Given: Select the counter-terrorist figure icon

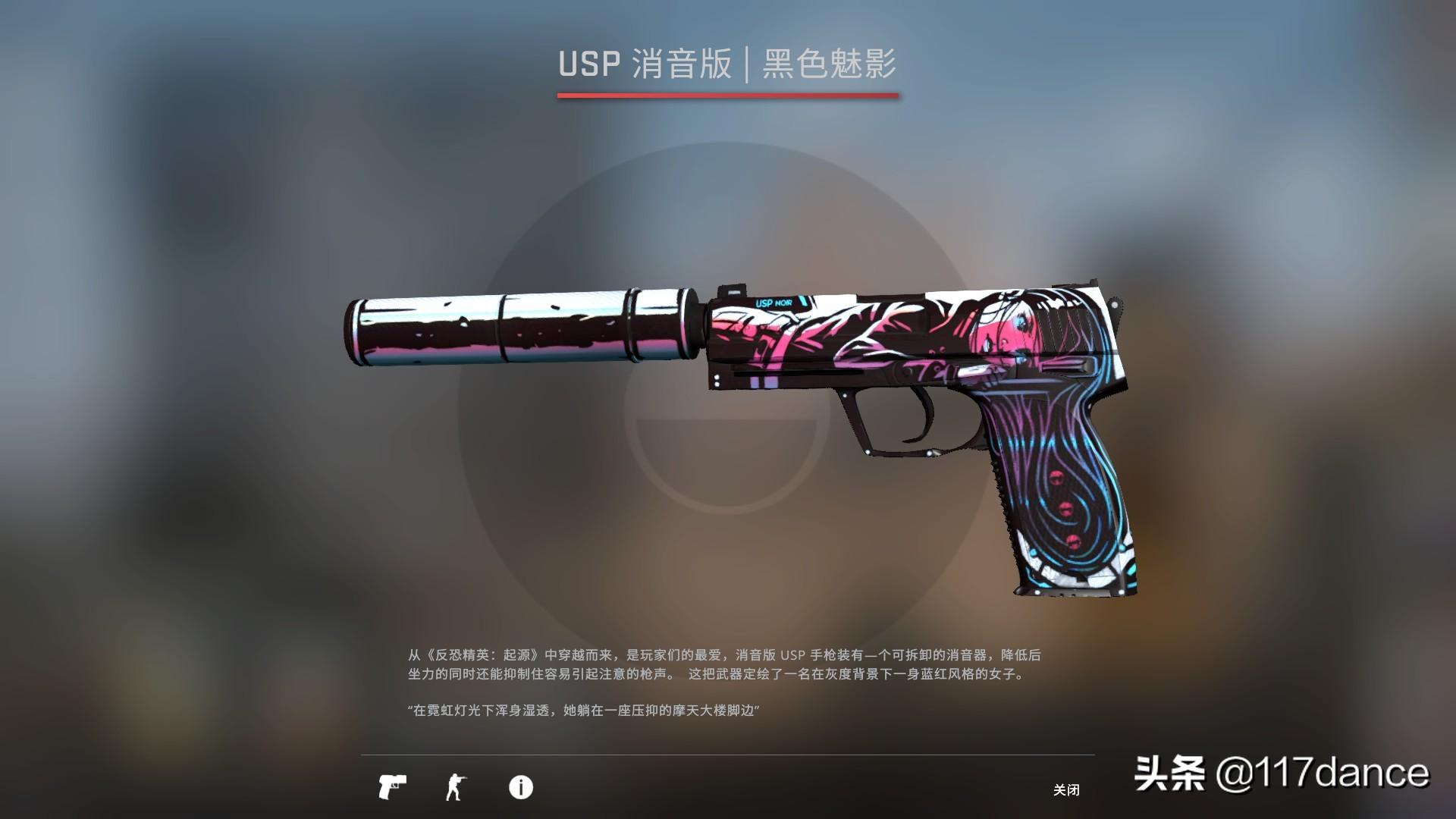Looking at the screenshot, I should coord(456,787).
